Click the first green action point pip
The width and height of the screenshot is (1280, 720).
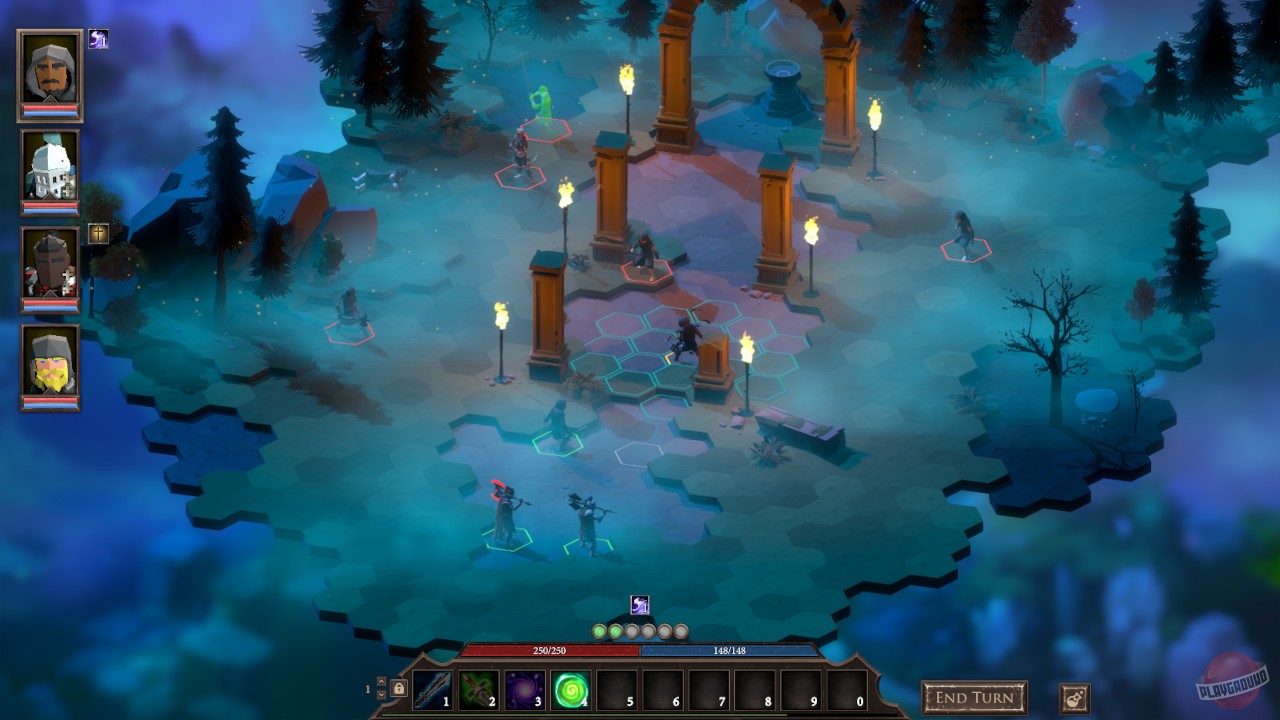click(600, 630)
